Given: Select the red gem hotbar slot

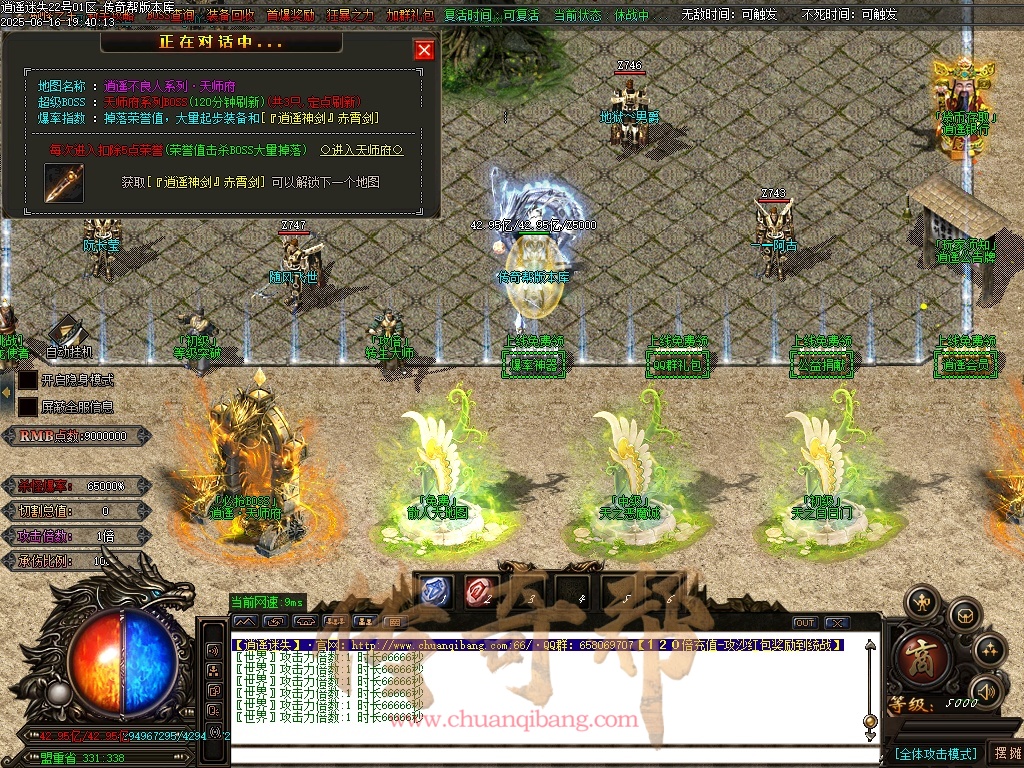Looking at the screenshot, I should (x=480, y=591).
